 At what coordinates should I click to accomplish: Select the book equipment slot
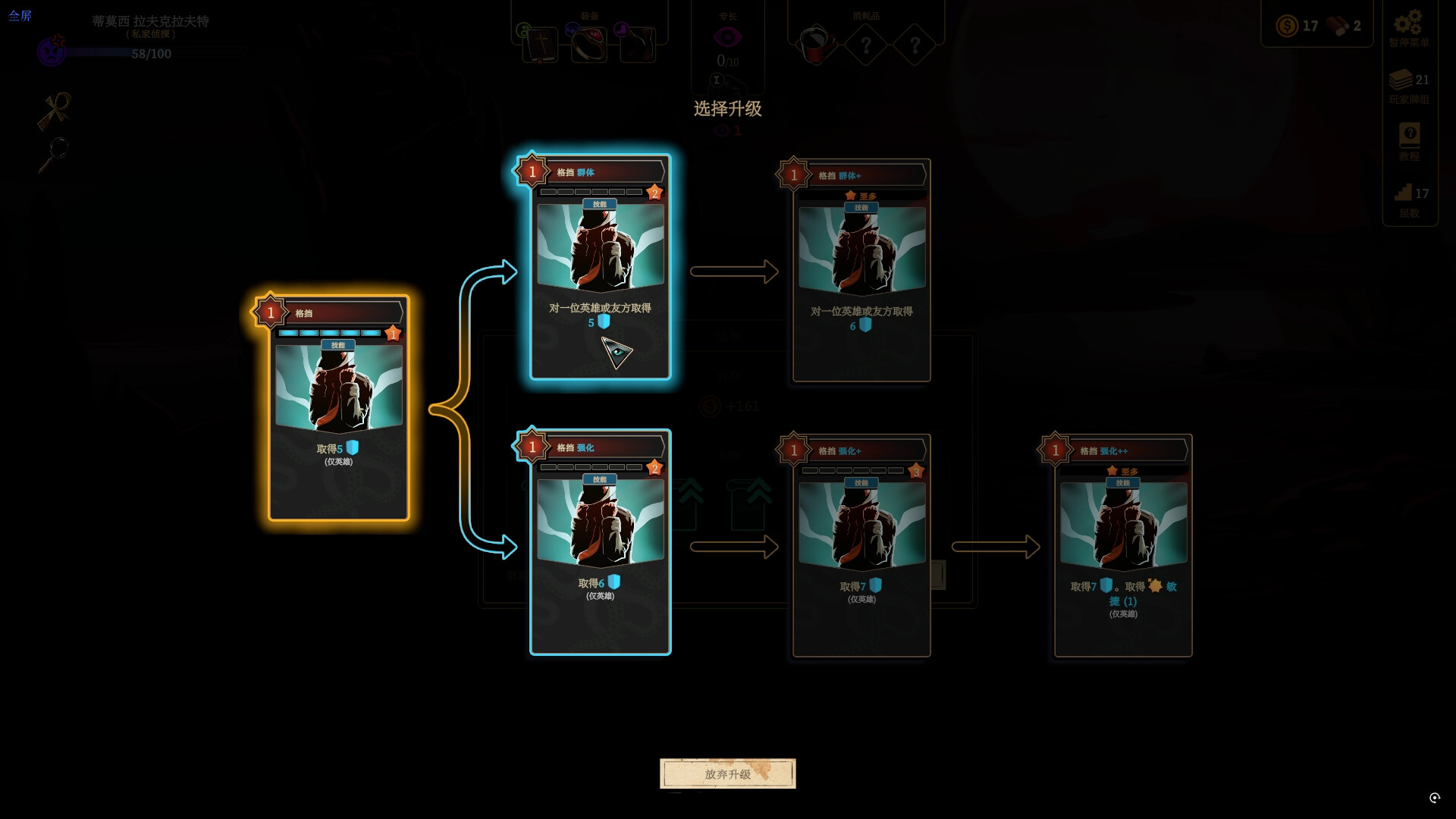(541, 45)
